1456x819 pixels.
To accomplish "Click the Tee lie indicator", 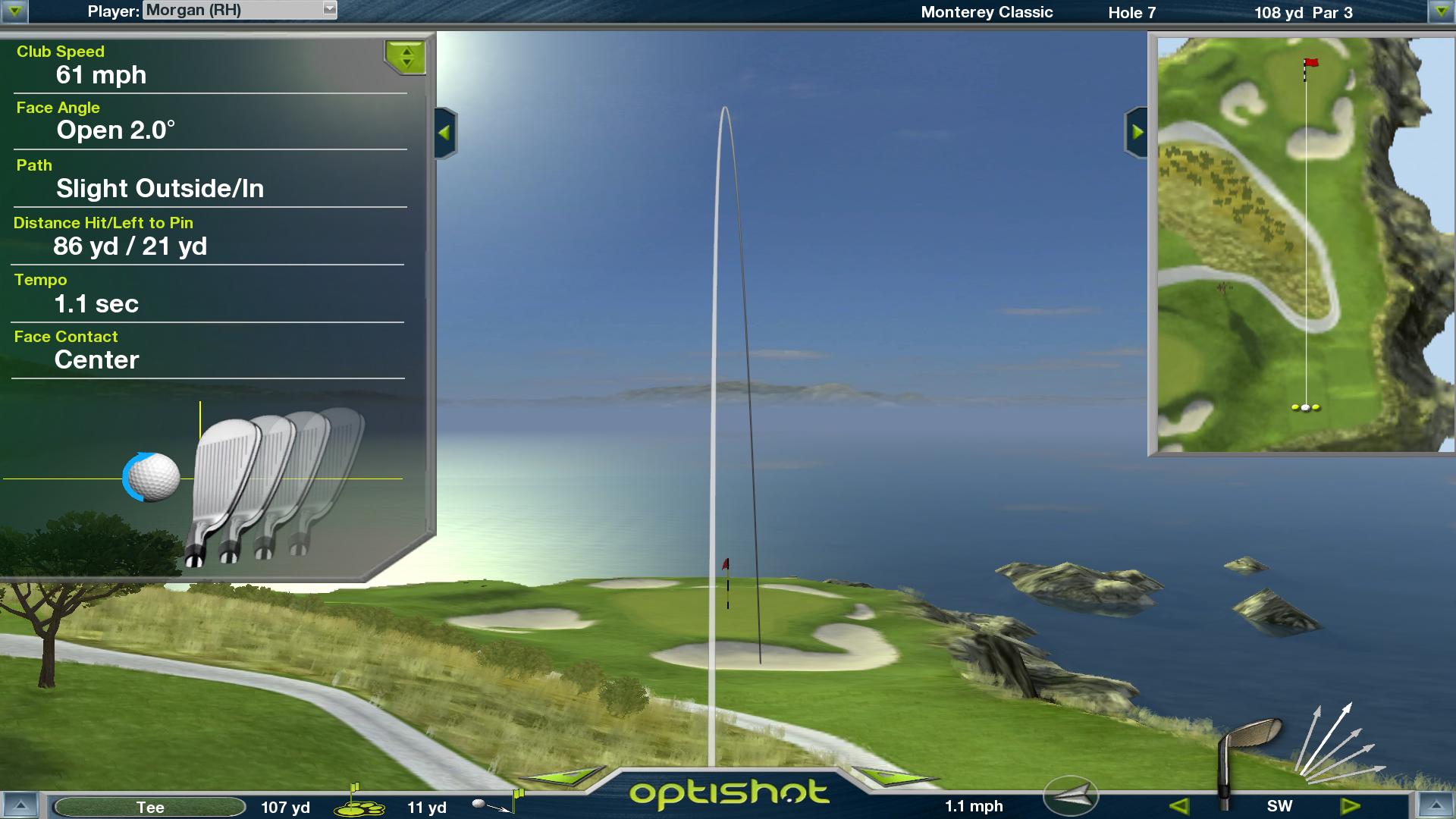I will [150, 808].
